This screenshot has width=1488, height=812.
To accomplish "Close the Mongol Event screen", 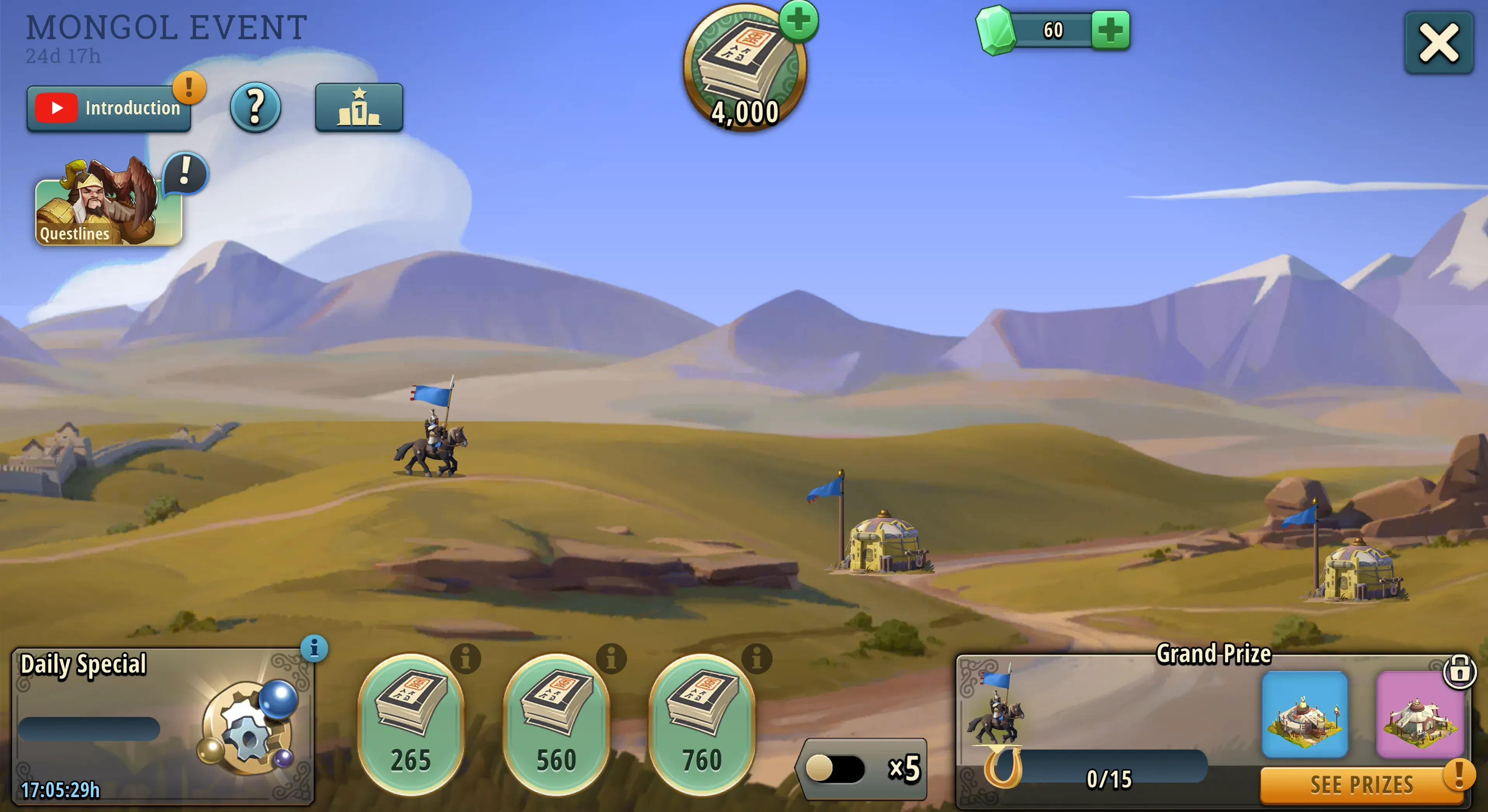I will (1438, 43).
